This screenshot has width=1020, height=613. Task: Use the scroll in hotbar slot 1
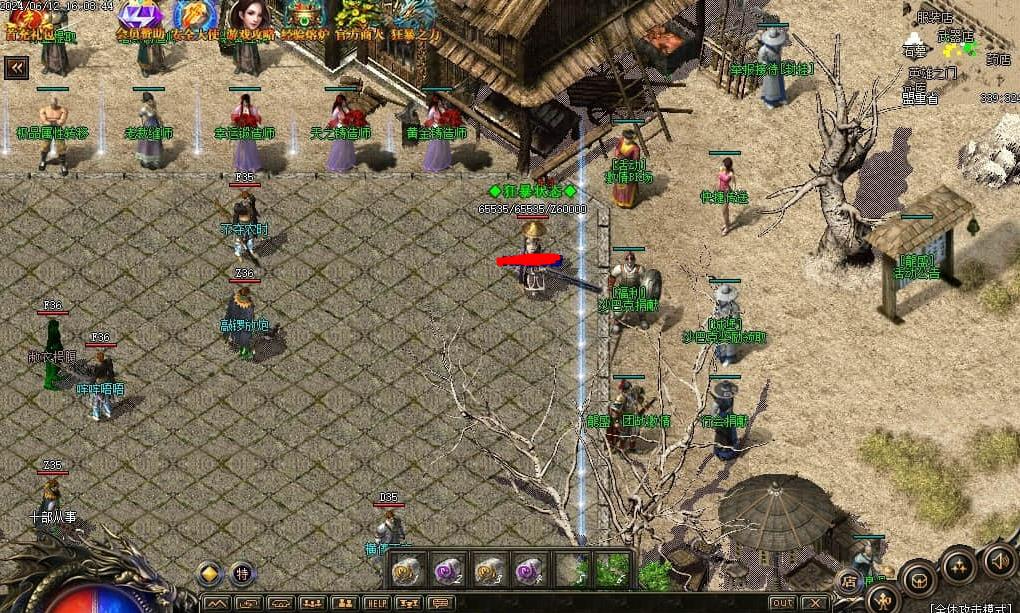[406, 570]
